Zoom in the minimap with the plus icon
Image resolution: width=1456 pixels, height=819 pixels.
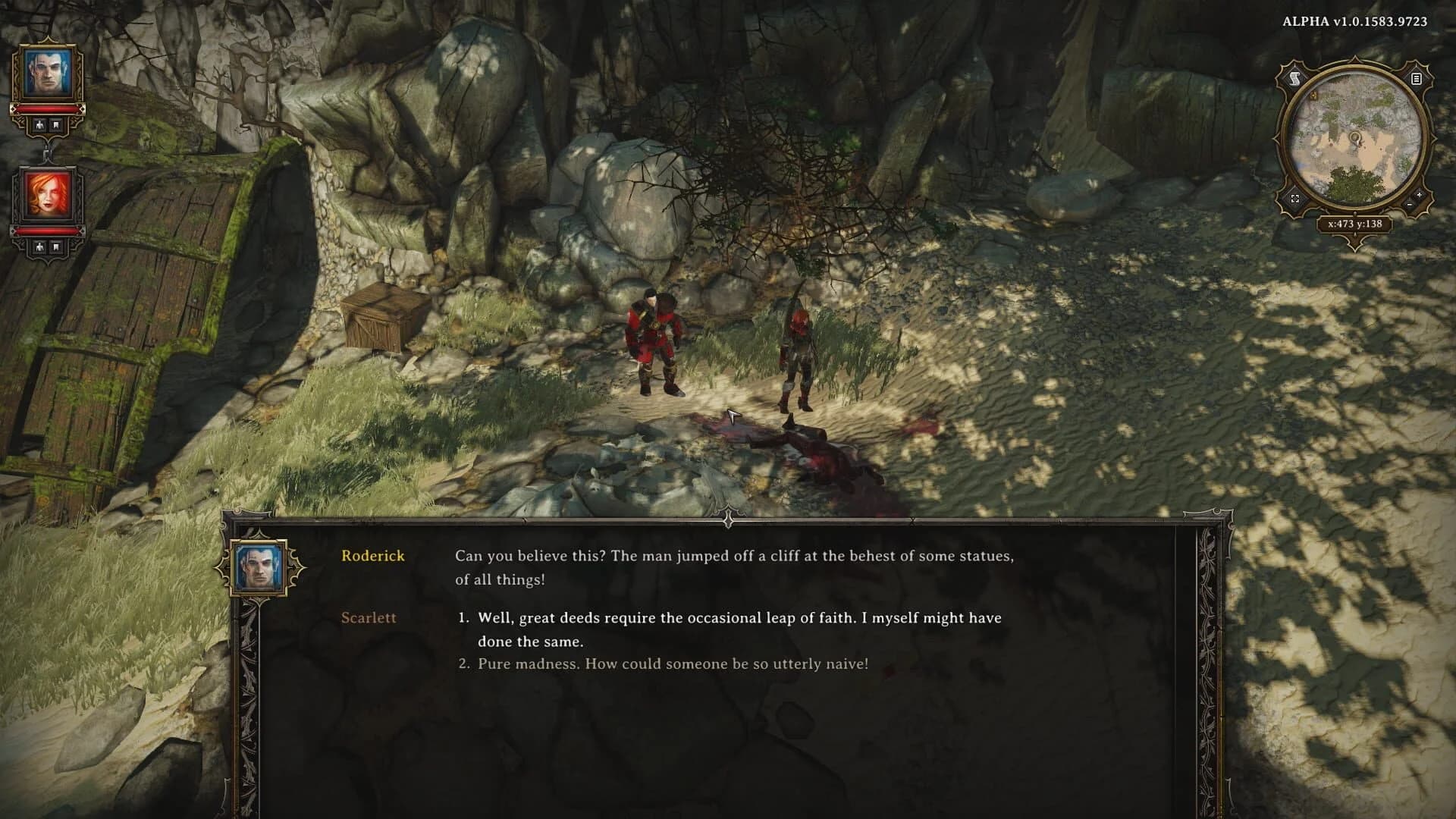click(x=1419, y=195)
